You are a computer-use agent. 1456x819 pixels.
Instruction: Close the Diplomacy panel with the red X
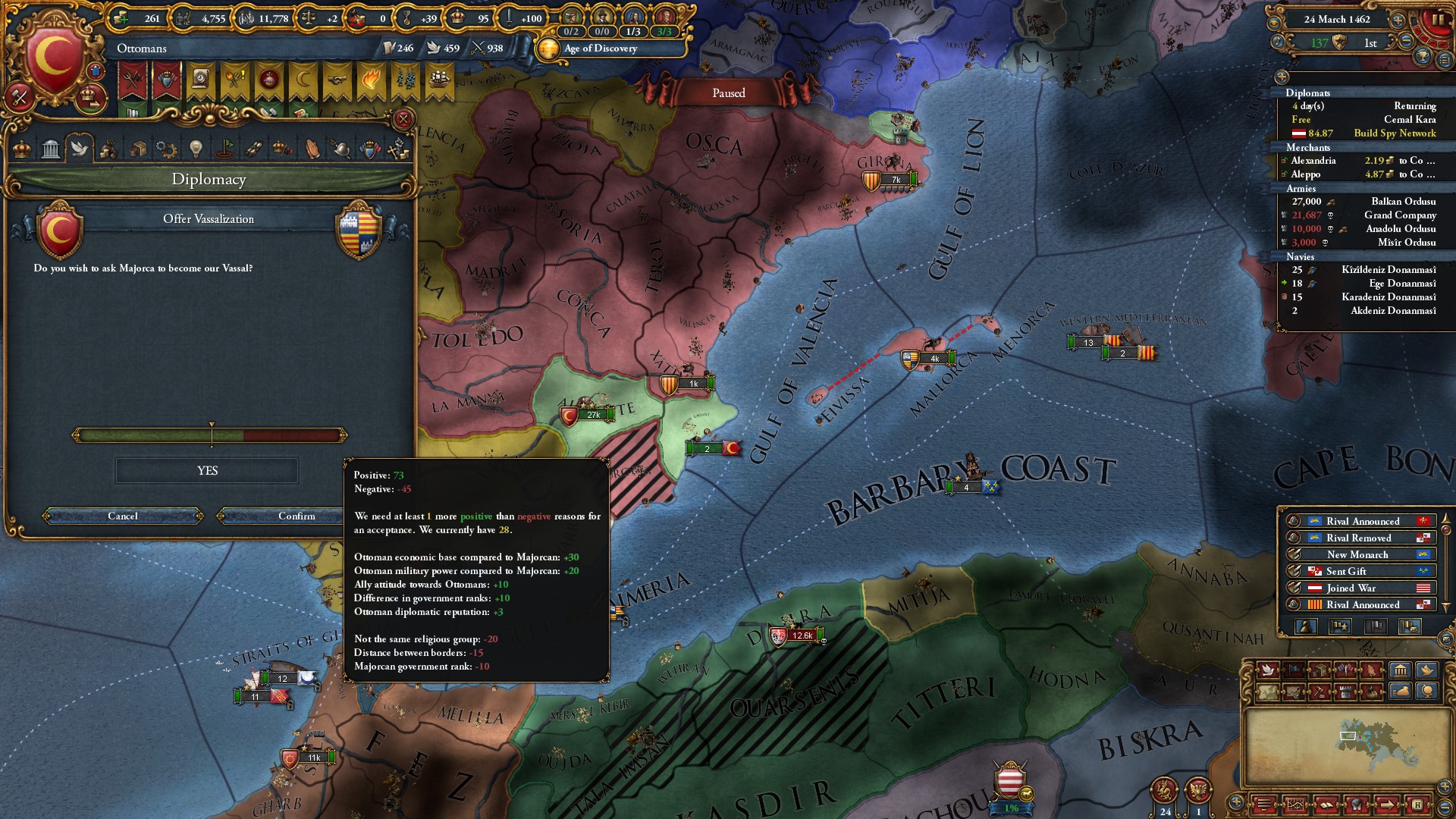click(x=403, y=119)
